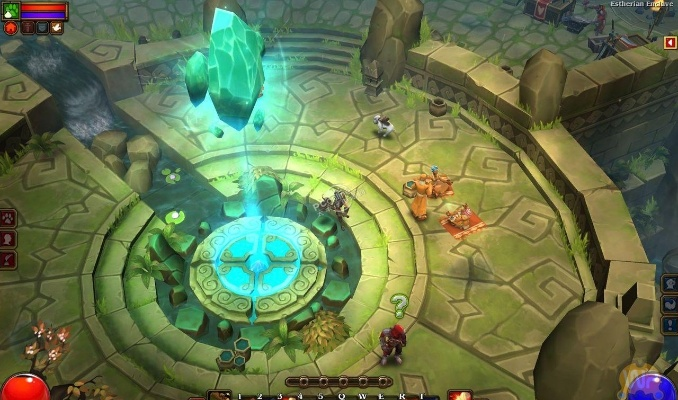Click the red house town portal icon
678x400 pixels.
tap(11, 28)
